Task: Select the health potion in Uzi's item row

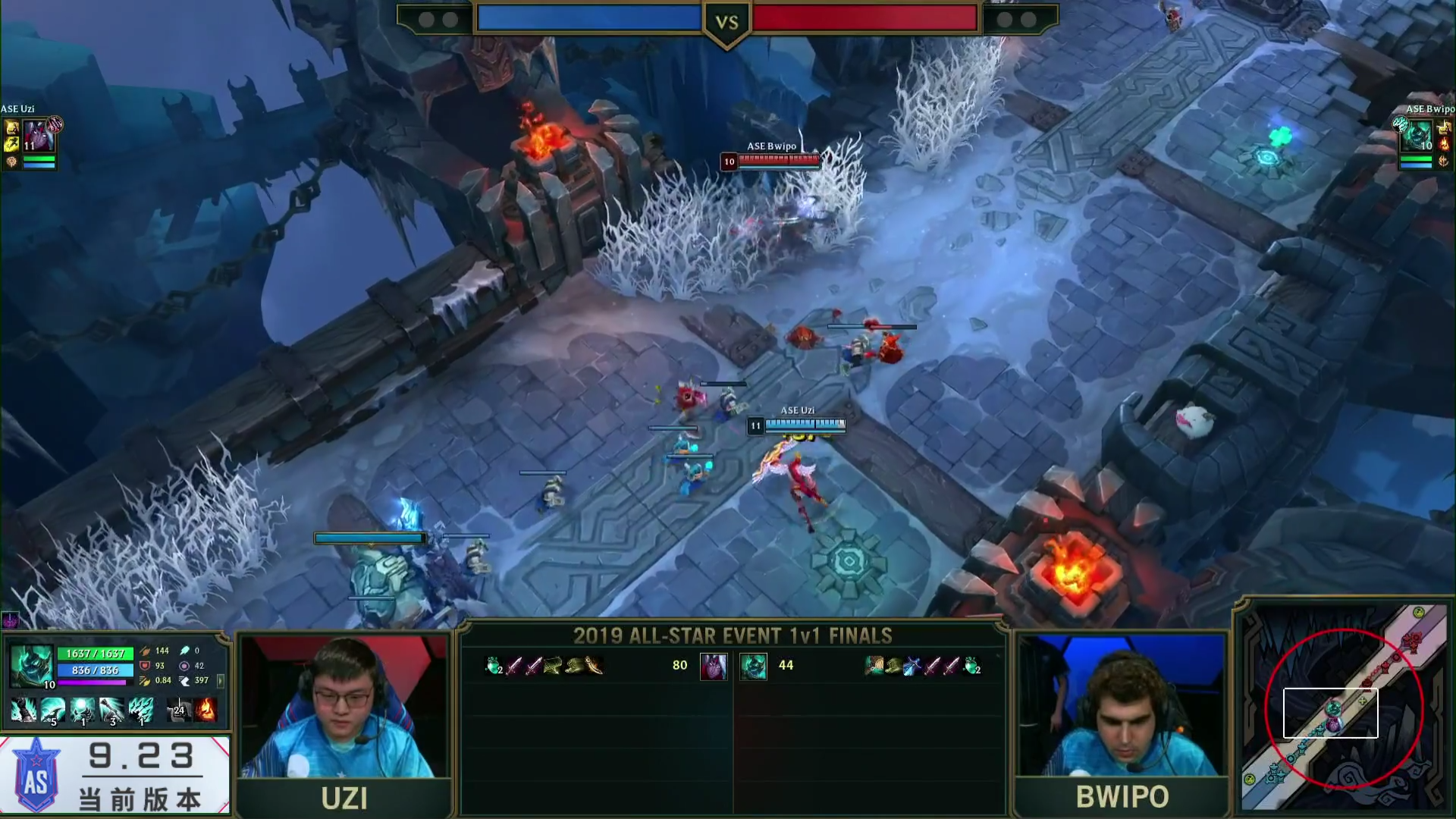Action: (494, 666)
